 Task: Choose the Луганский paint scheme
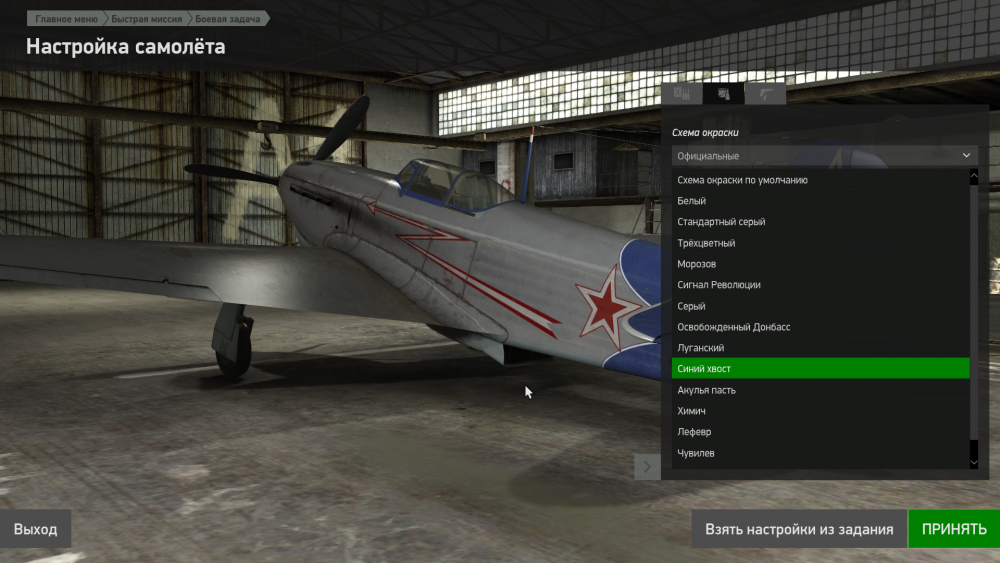pos(701,348)
